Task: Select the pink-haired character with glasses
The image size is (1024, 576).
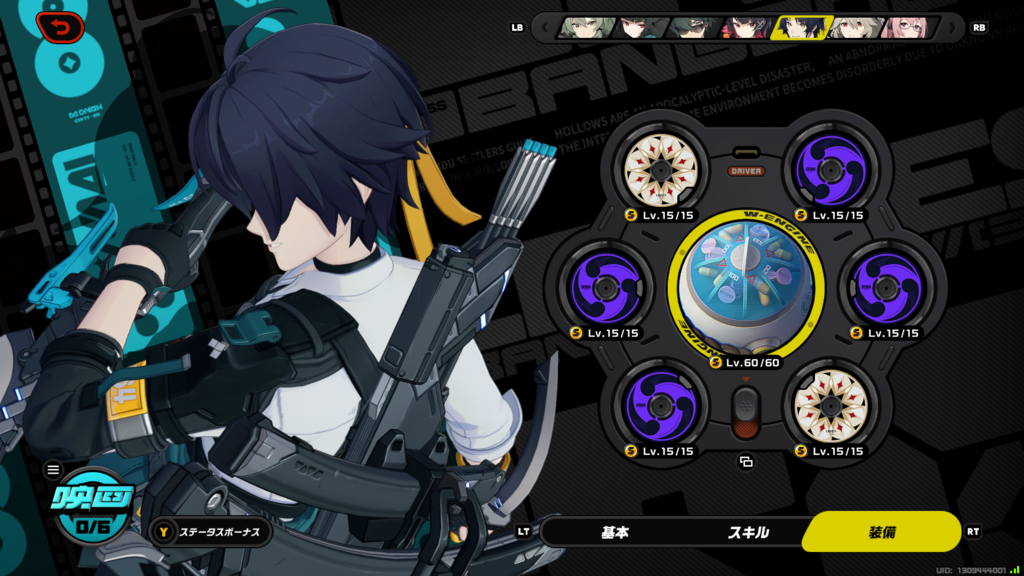Action: pos(906,27)
